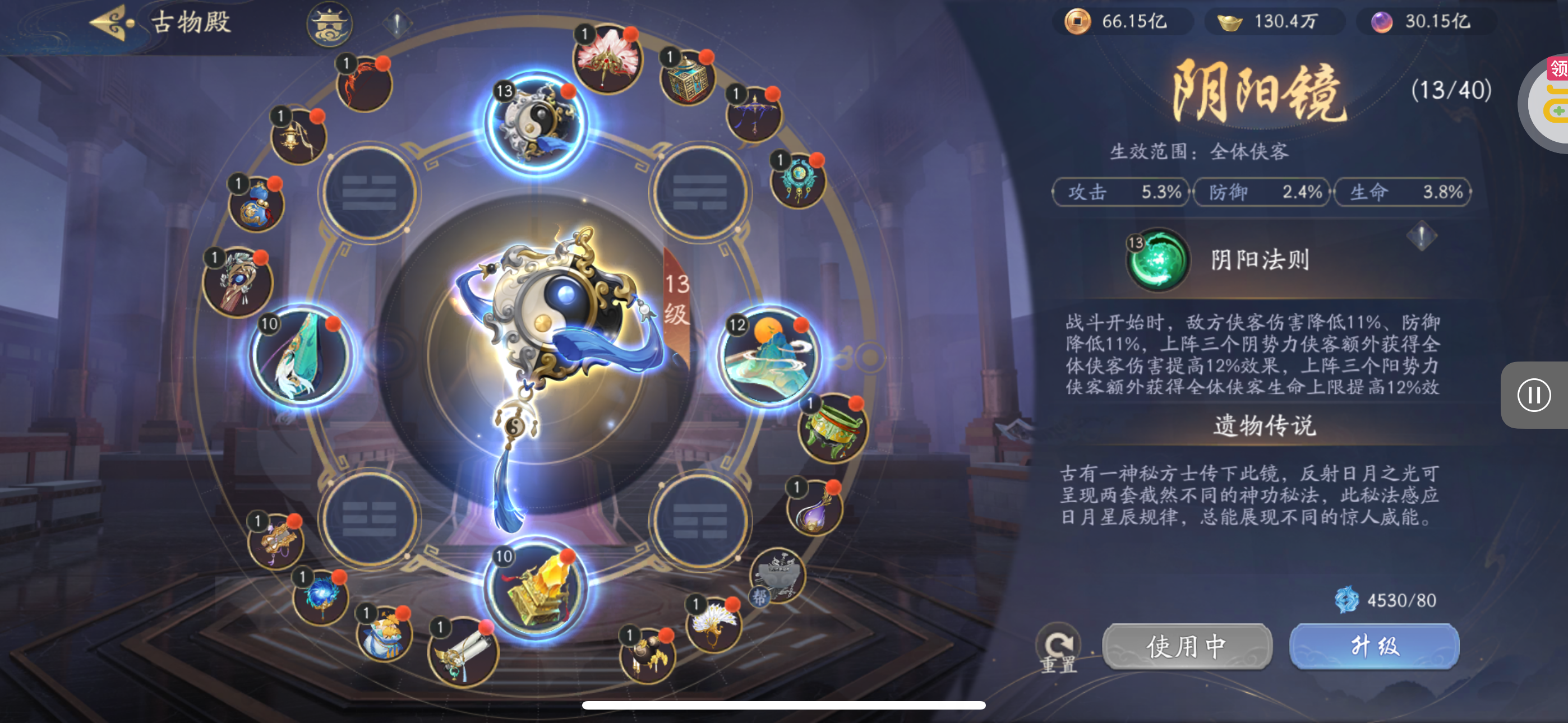Select the level 13 yin-yang mirror relic
The width and height of the screenshot is (1568, 723).
click(x=536, y=122)
